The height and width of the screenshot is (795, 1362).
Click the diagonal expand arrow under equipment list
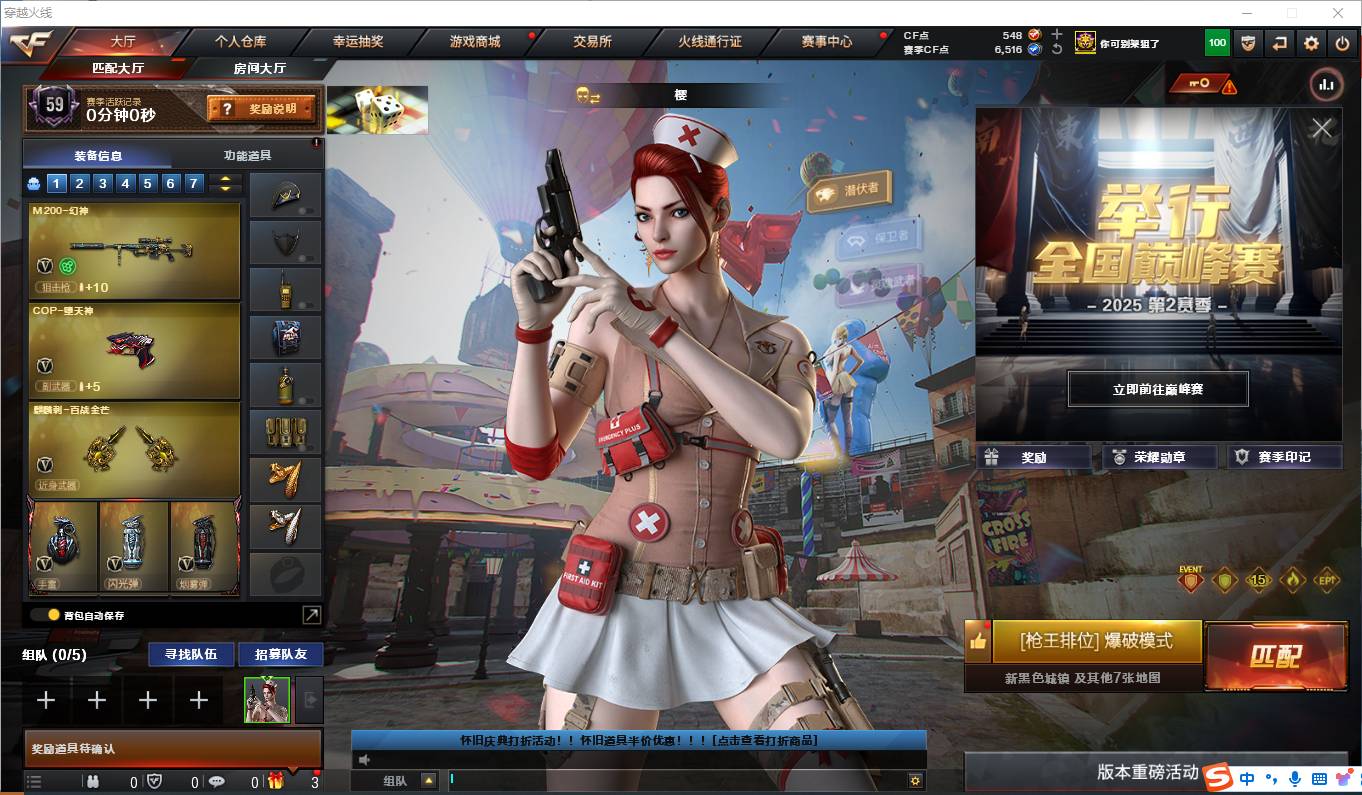(311, 613)
